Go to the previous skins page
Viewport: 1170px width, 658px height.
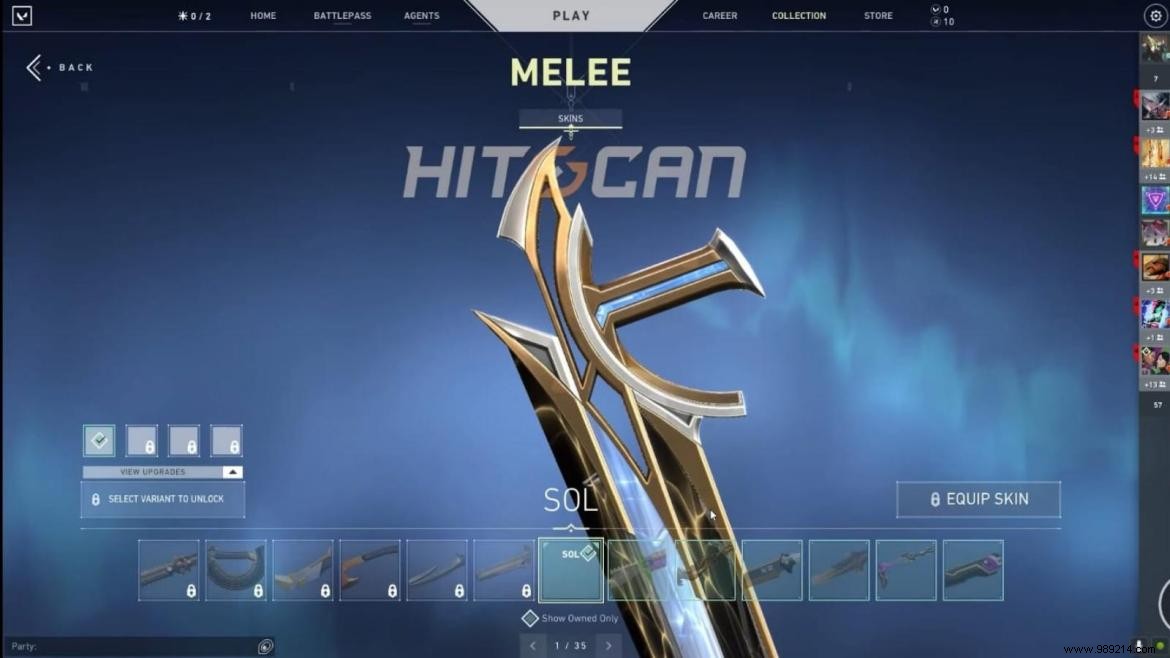point(532,646)
